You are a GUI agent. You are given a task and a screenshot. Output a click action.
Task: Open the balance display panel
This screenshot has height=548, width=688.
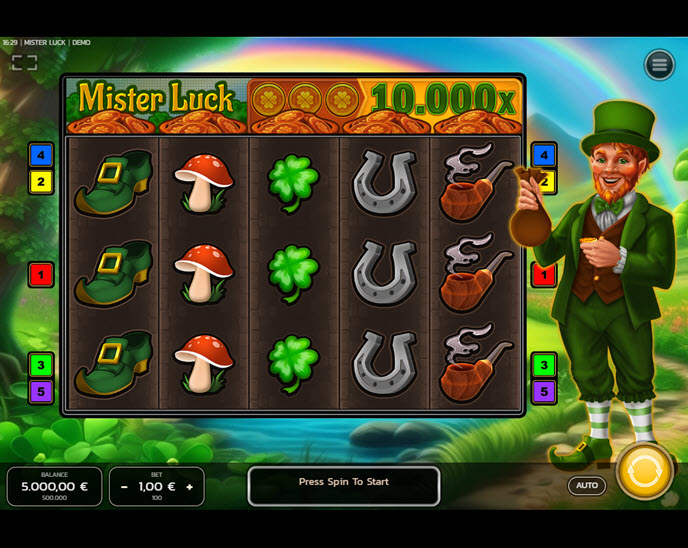click(x=55, y=486)
